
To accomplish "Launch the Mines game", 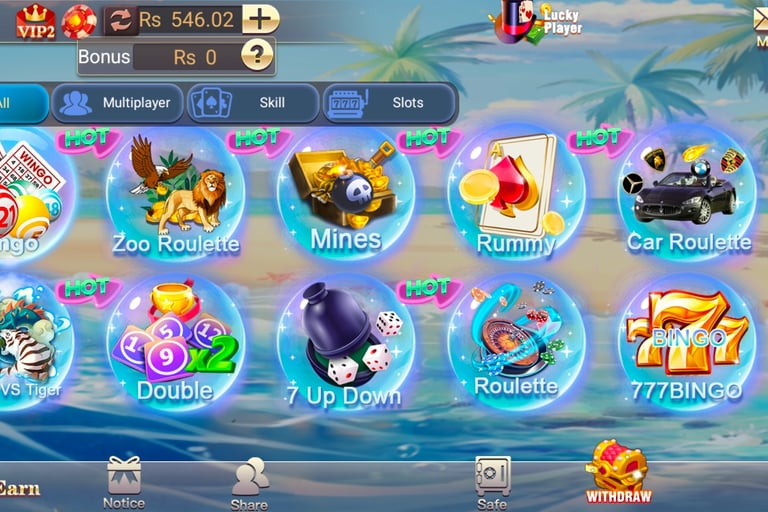I will pos(345,195).
